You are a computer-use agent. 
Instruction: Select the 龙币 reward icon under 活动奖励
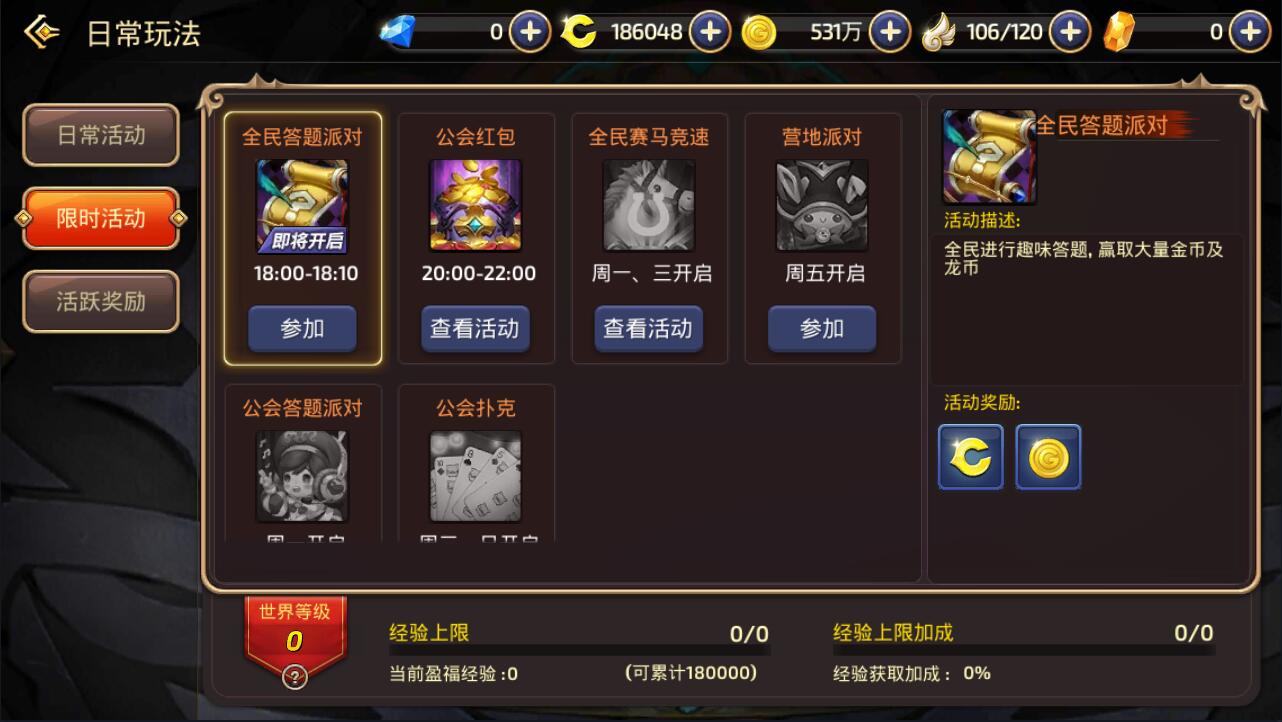(969, 457)
